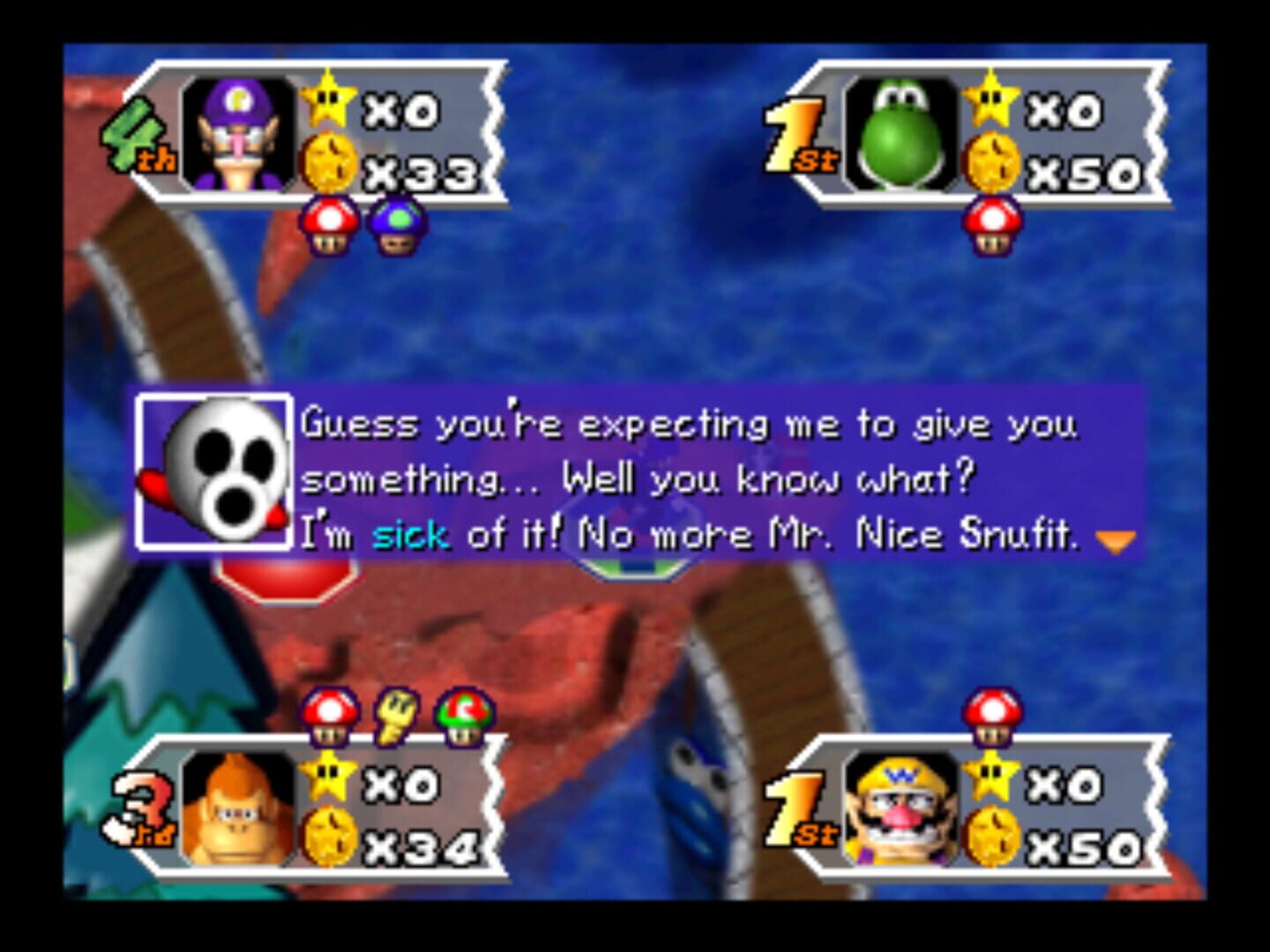Select the Skeleton Key item next to Donkey Kong

(x=394, y=716)
